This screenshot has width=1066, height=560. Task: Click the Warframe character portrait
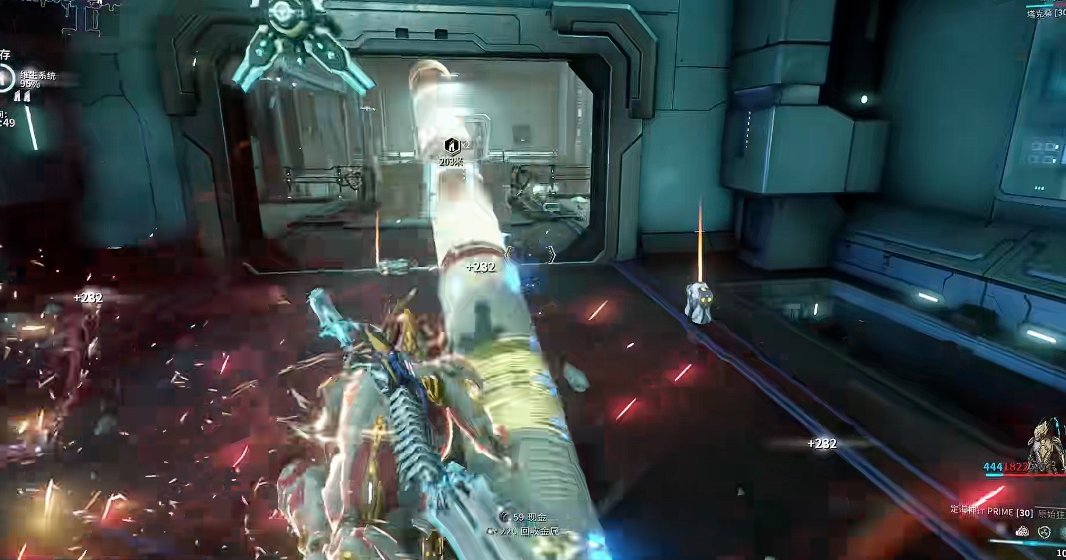[1047, 443]
